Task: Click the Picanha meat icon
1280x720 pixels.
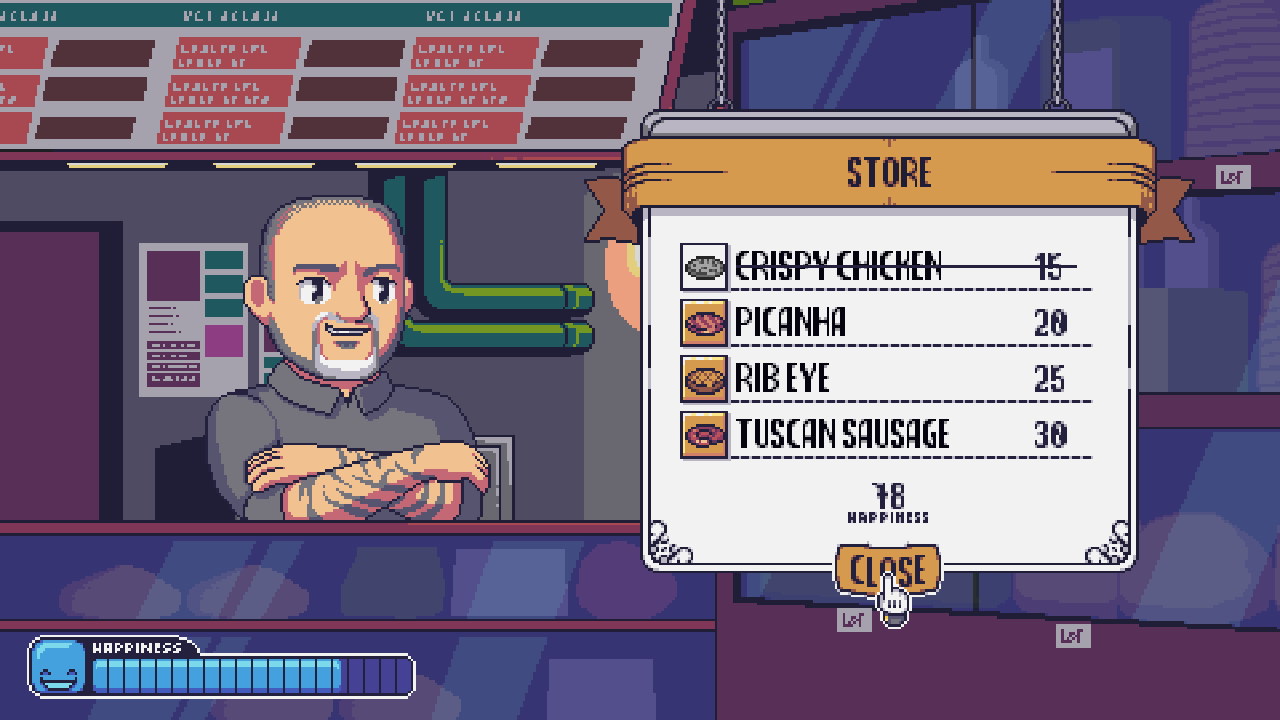Action: click(704, 323)
